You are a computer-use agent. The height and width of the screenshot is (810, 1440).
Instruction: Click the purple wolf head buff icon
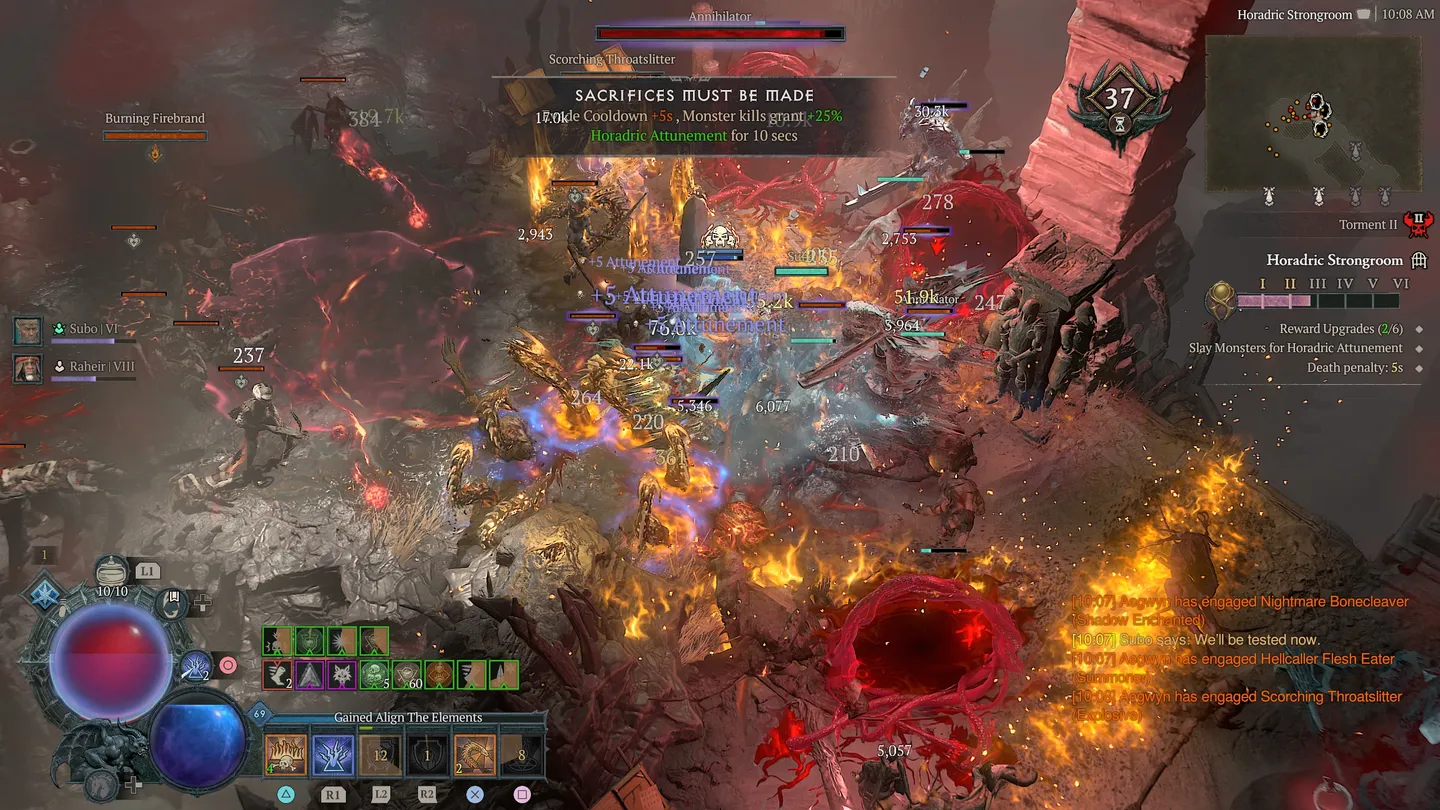point(342,675)
